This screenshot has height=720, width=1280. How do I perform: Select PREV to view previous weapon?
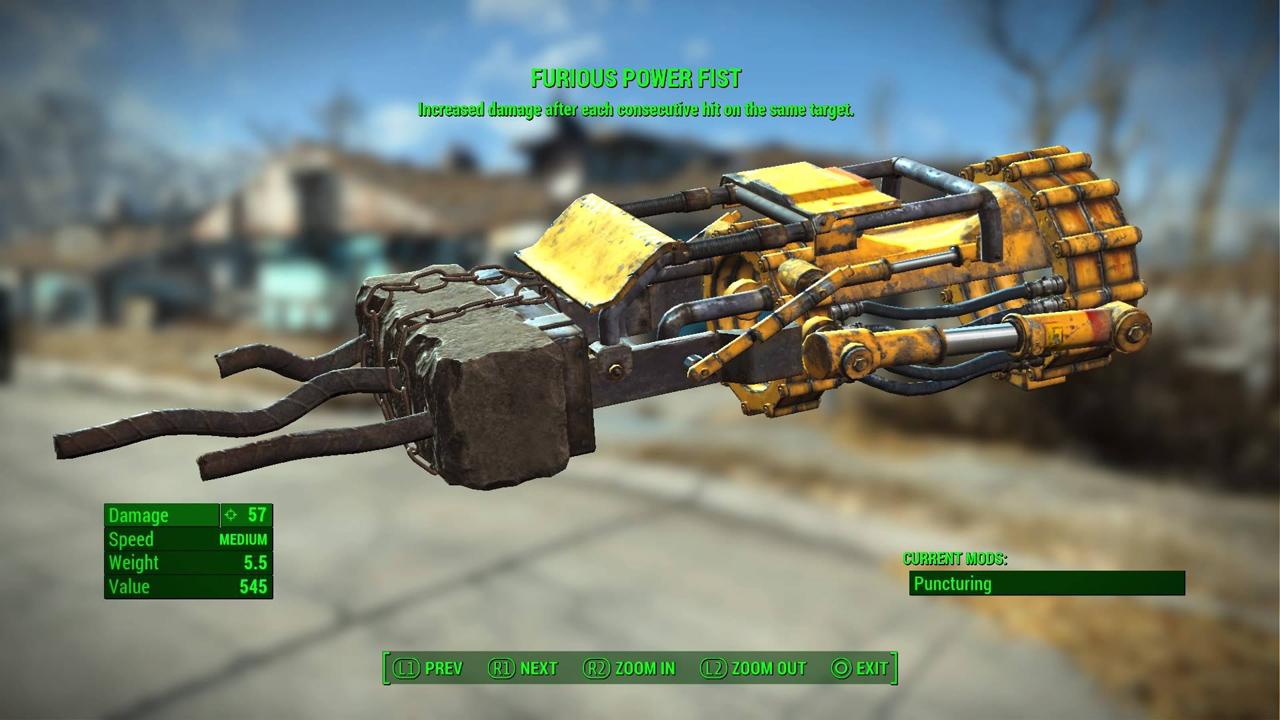click(444, 668)
